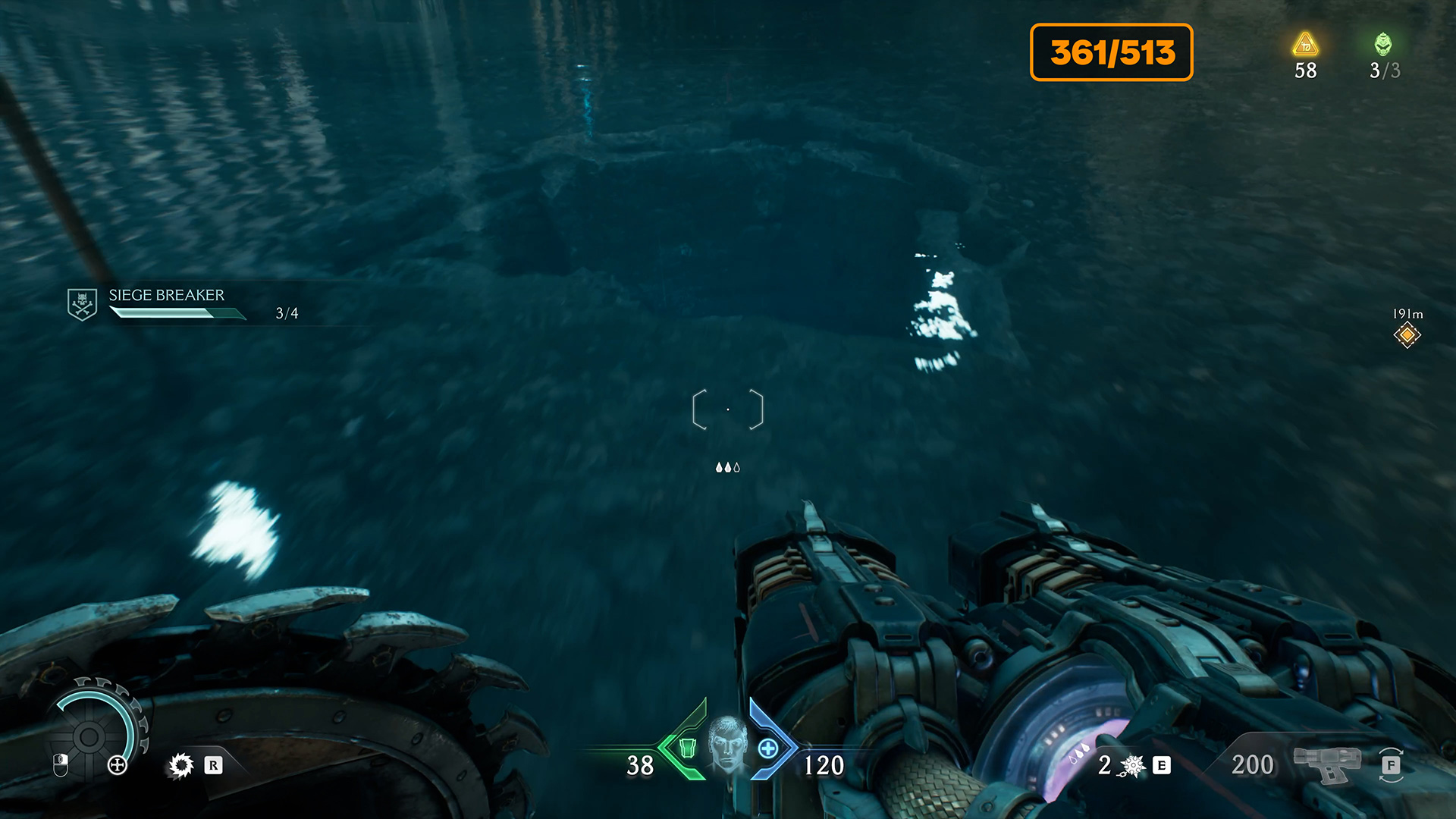Image resolution: width=1456 pixels, height=819 pixels.
Task: Click the circular shield gauge
Action: pos(89,736)
